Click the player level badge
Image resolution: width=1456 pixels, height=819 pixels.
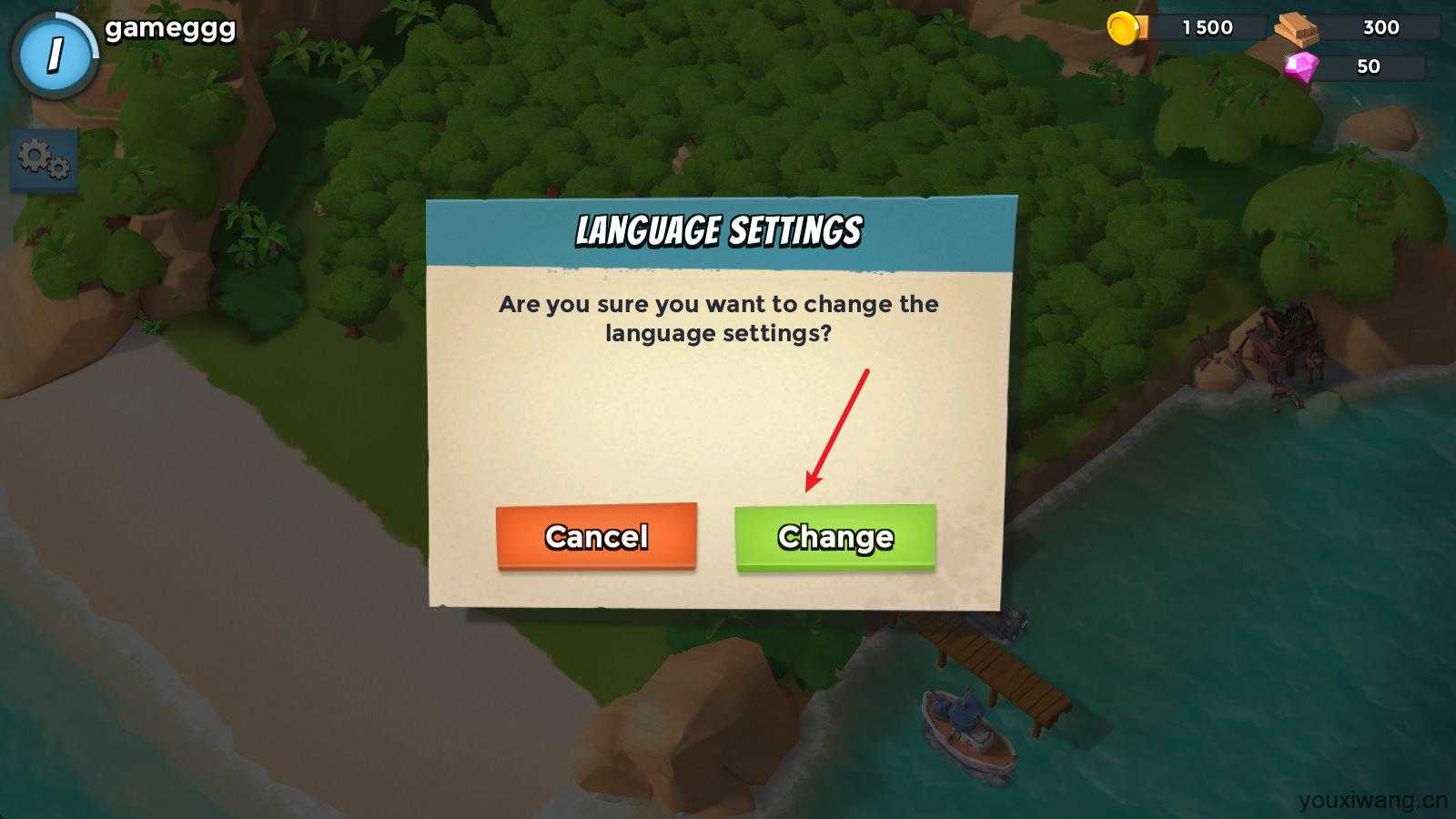55,55
